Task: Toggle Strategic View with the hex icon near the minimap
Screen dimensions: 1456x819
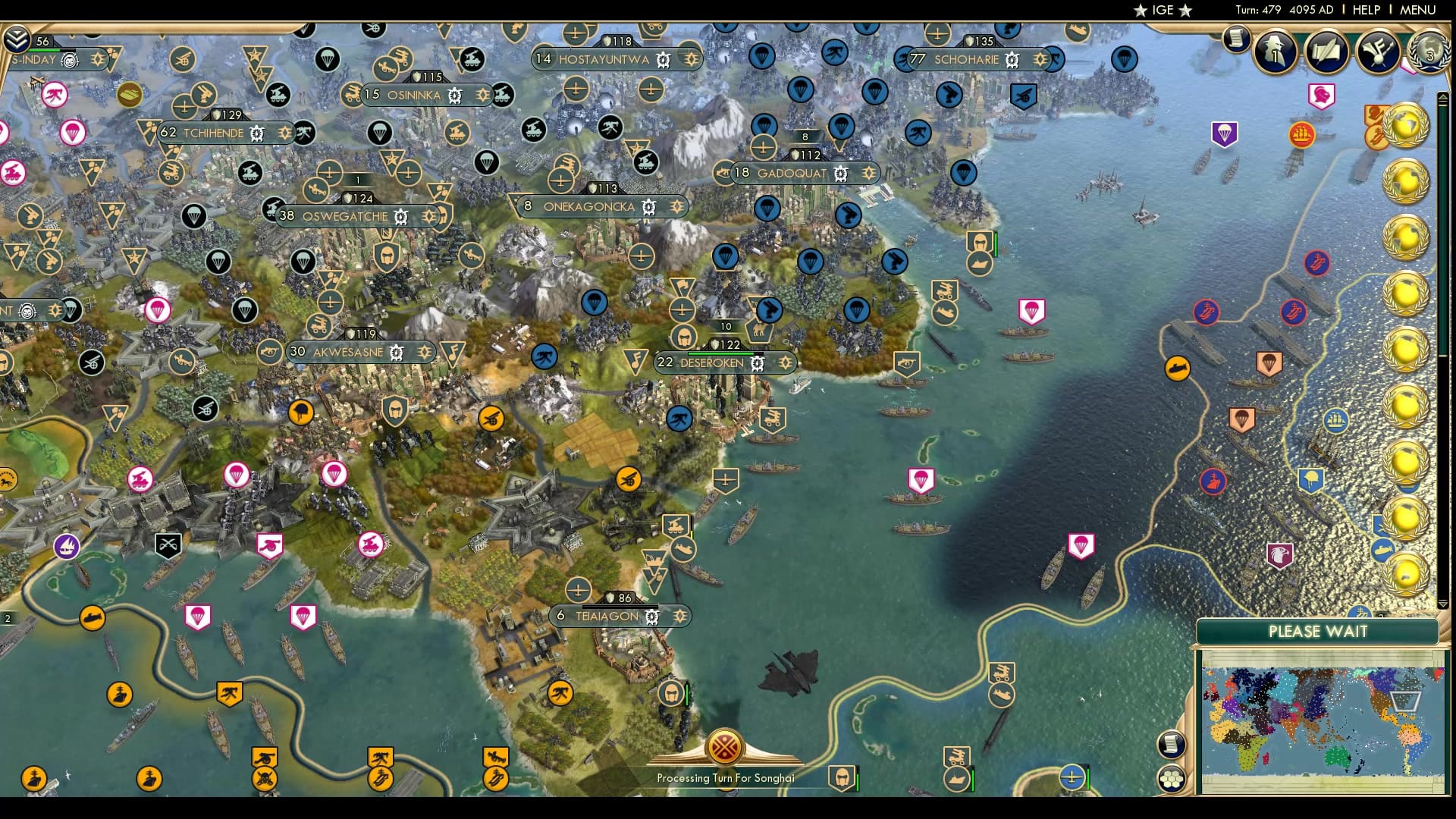Action: (x=1173, y=777)
